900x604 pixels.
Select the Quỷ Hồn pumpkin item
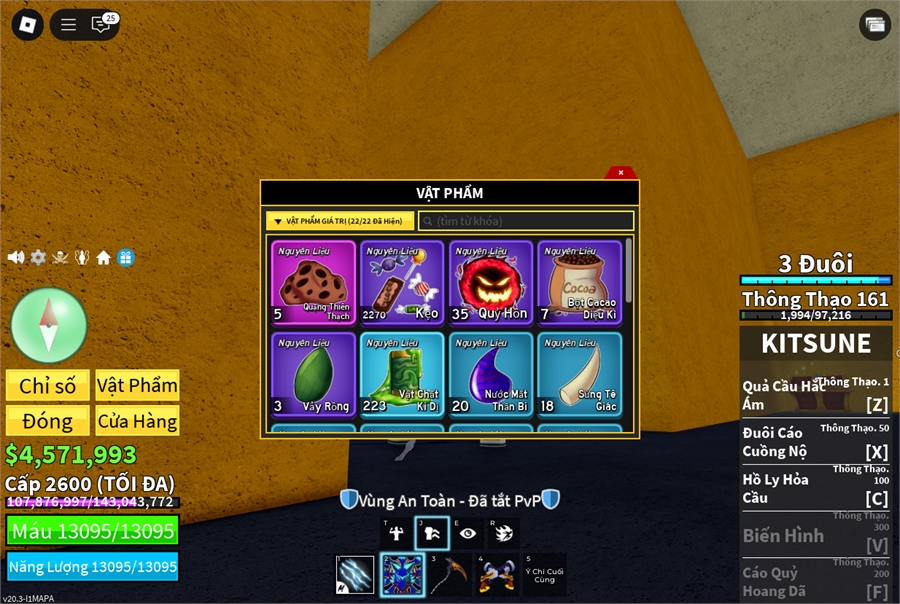click(490, 282)
